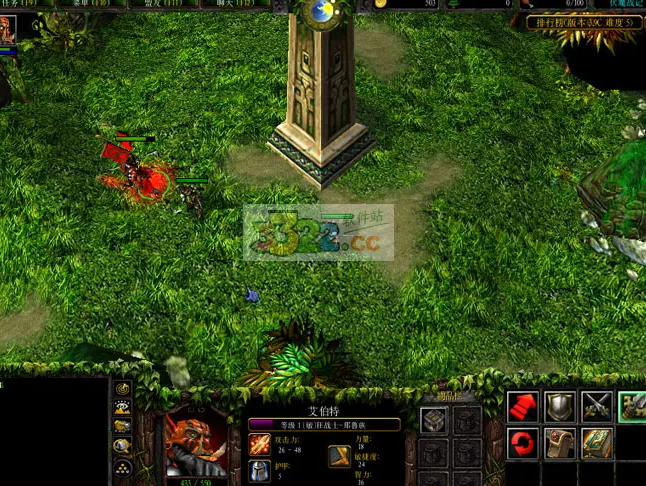Select the hero icon at top-left corner
This screenshot has height=486, width=646.
click(x=7, y=29)
